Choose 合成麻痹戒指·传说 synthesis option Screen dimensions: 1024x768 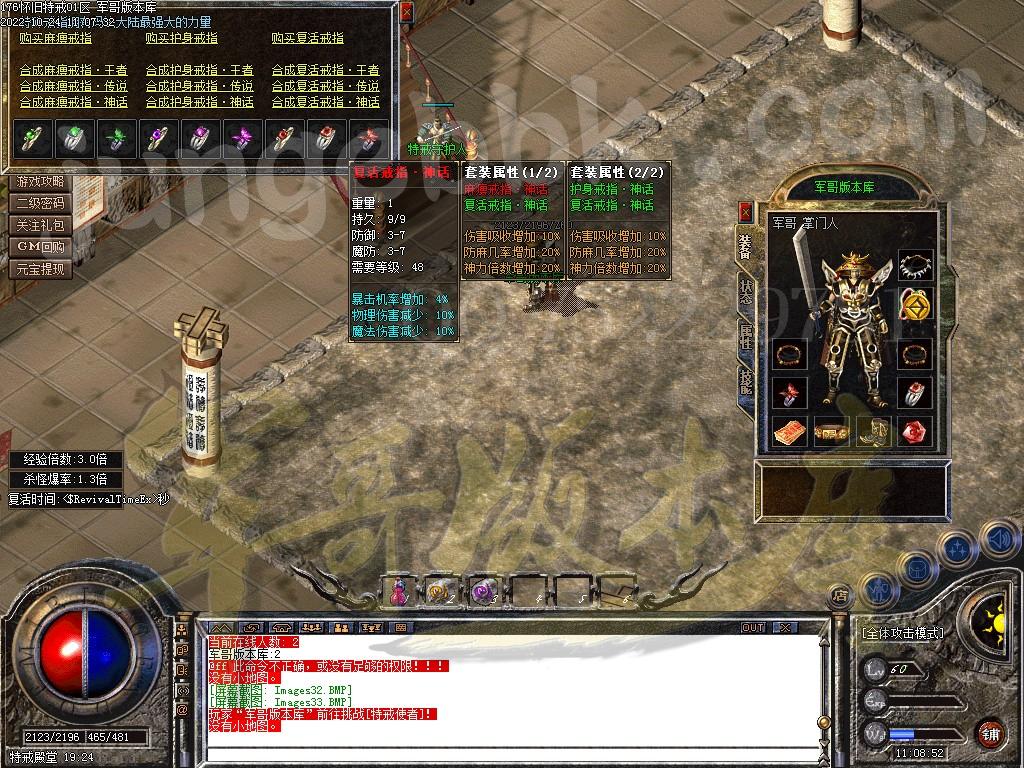point(74,87)
